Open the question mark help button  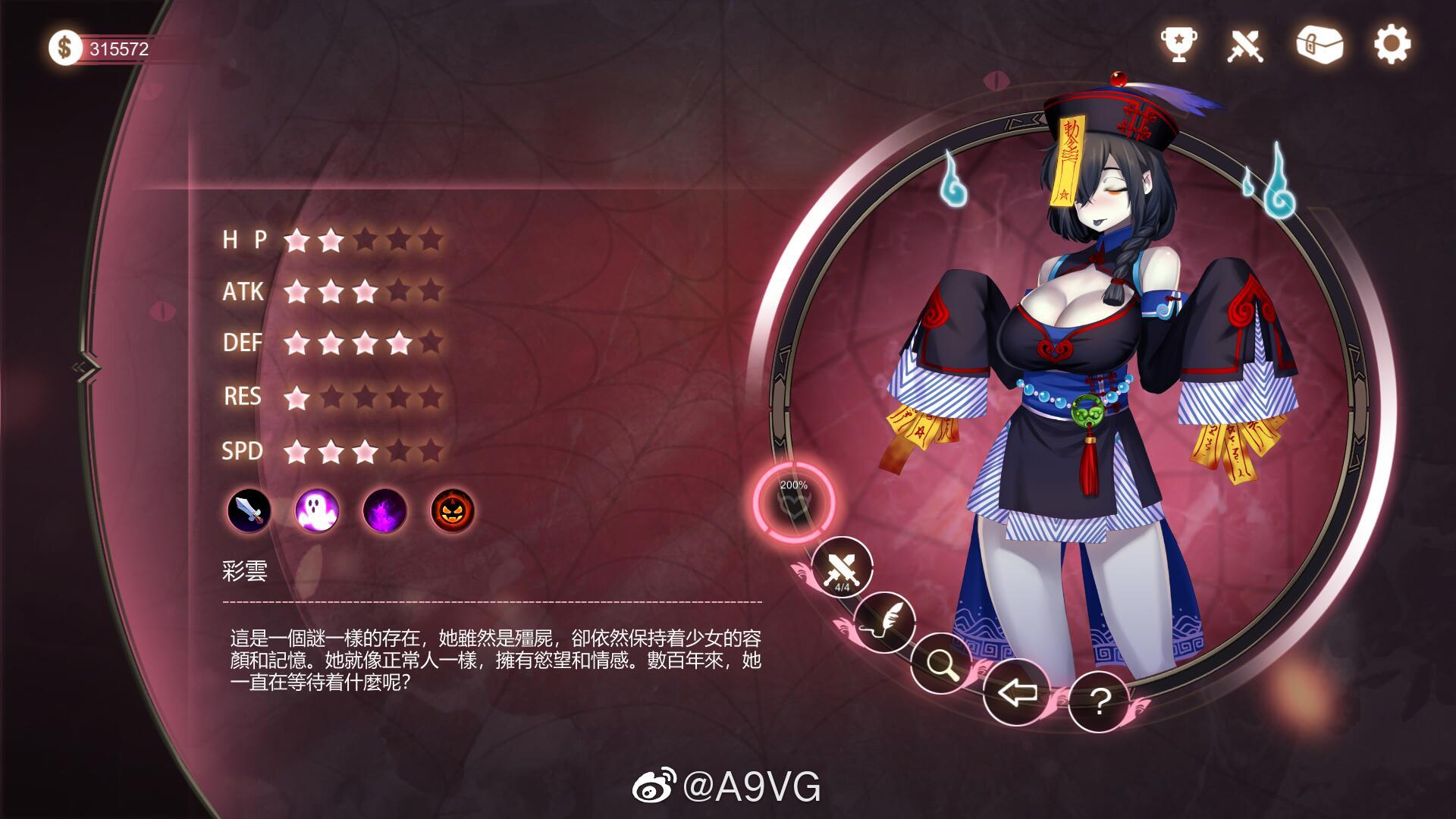point(1099,701)
